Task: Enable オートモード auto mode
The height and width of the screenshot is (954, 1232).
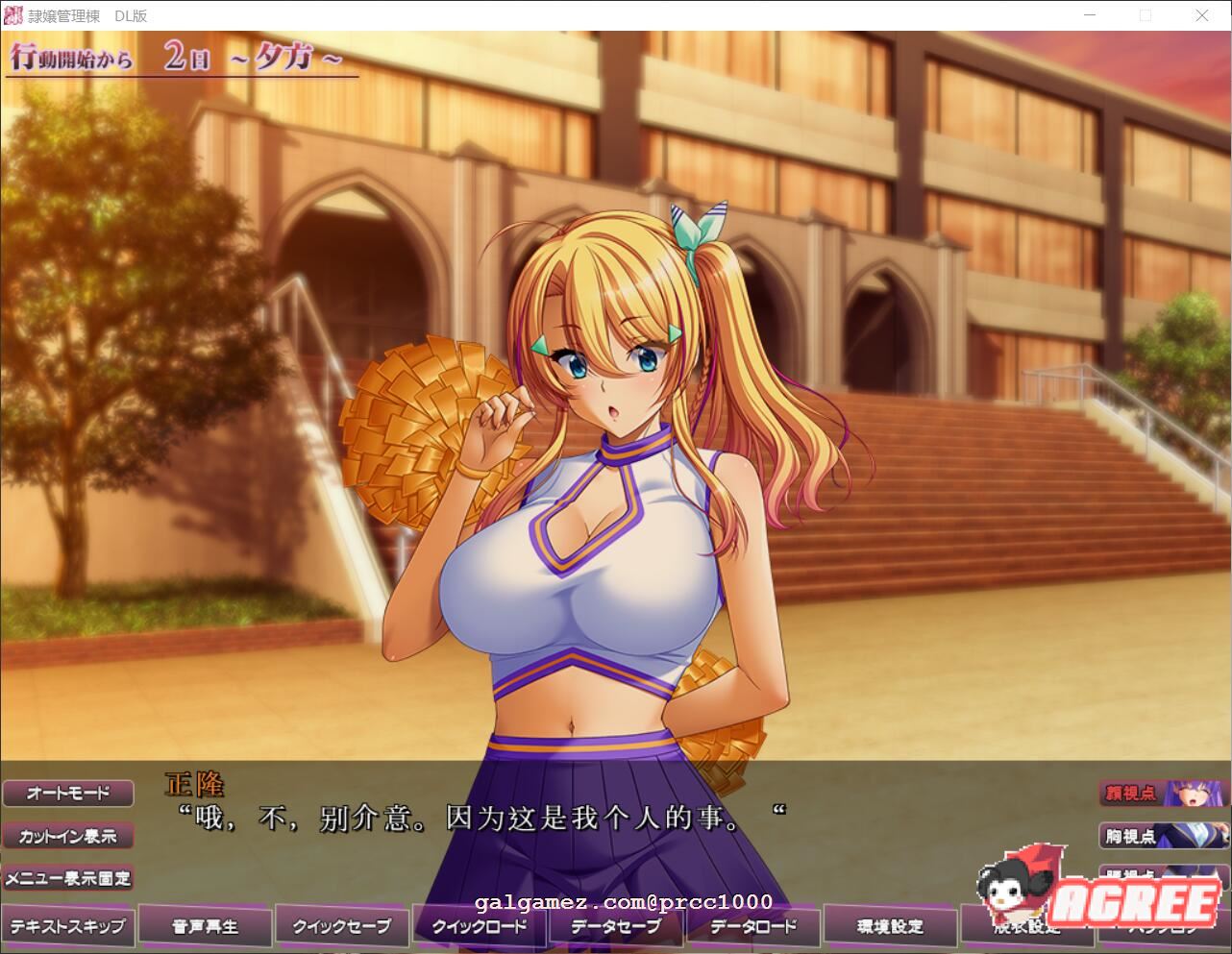Action: pos(67,794)
